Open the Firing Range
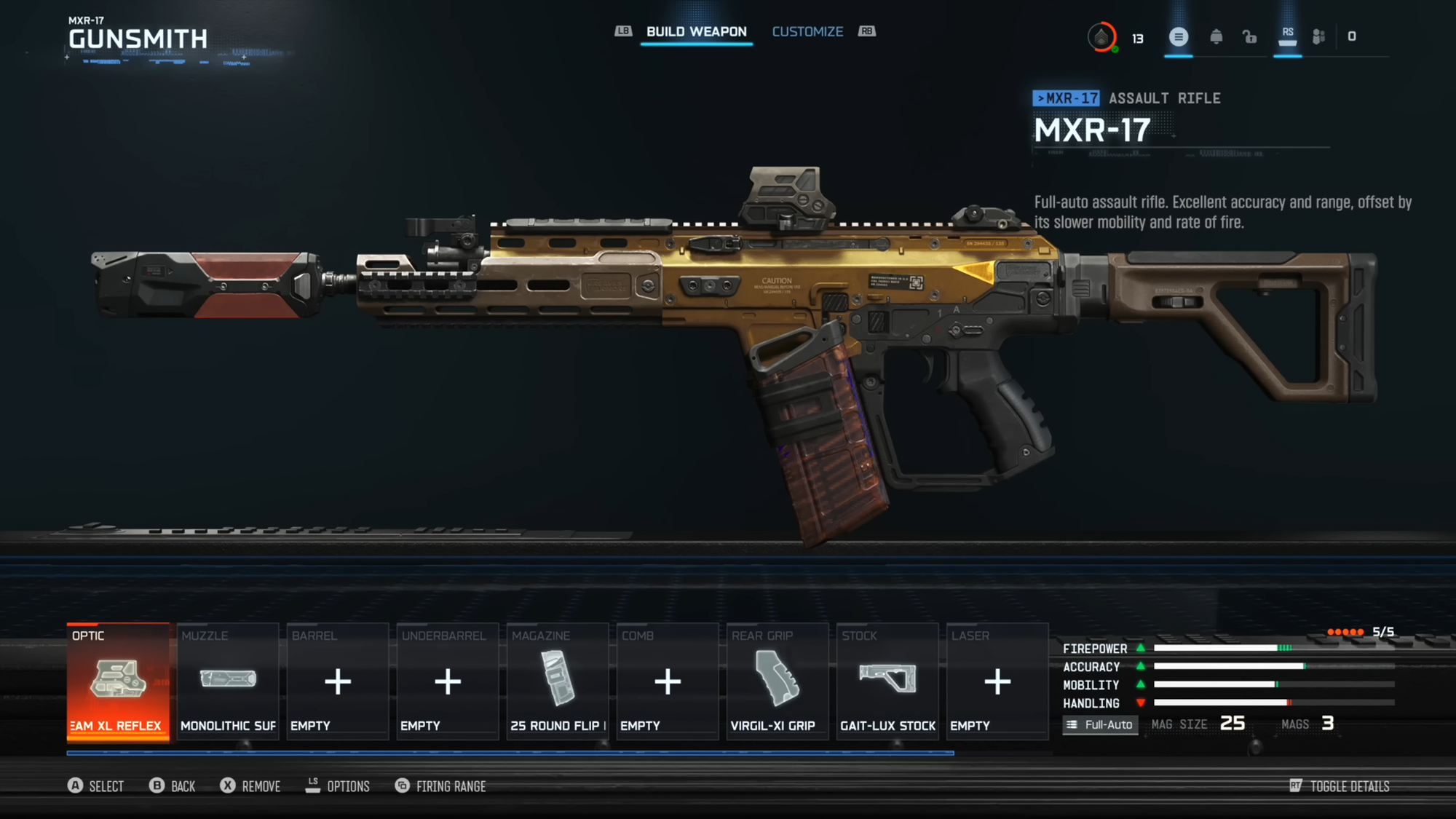Viewport: 1456px width, 819px height. coord(440,786)
